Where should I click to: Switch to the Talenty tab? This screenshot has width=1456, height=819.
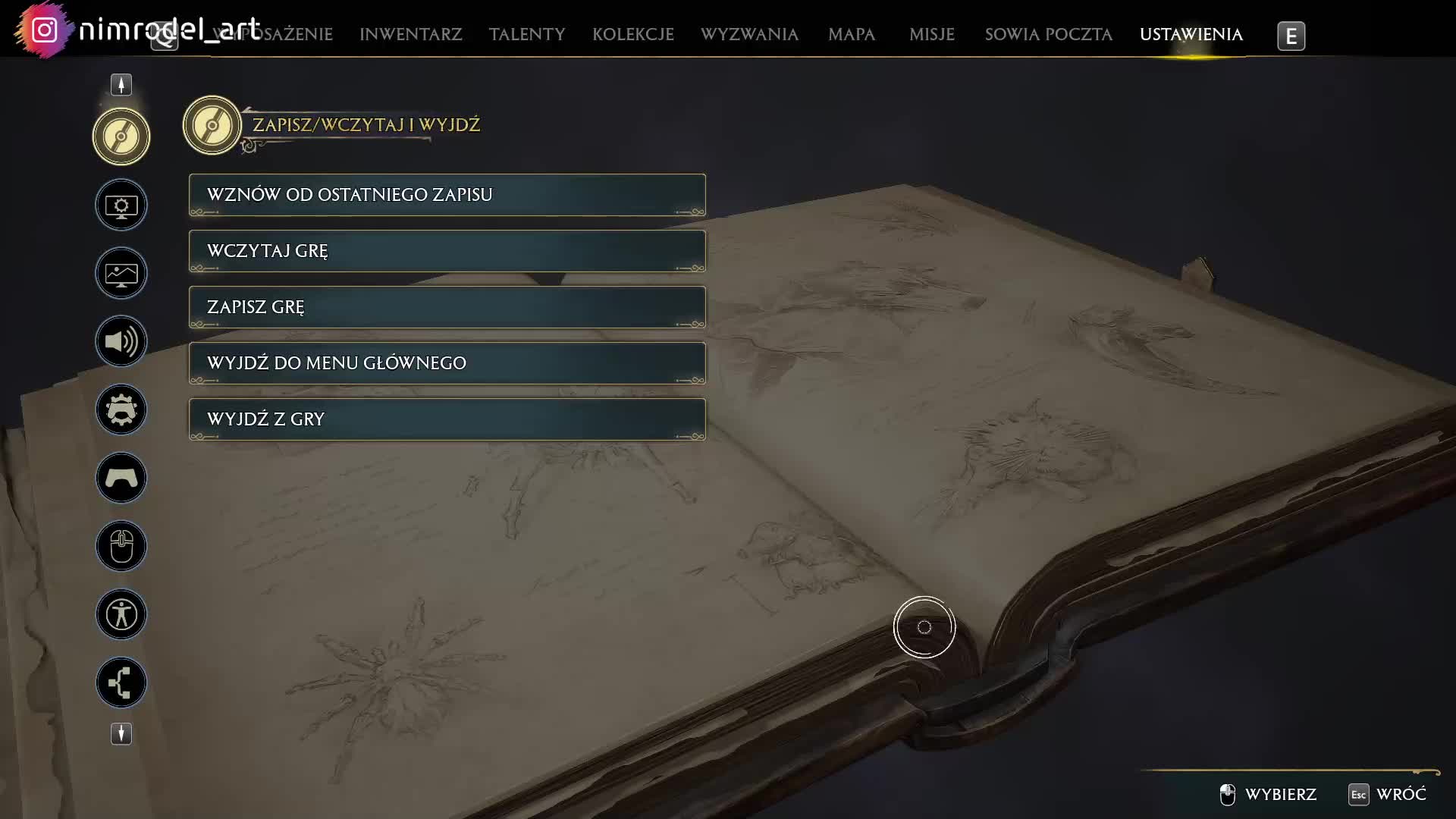click(x=527, y=35)
